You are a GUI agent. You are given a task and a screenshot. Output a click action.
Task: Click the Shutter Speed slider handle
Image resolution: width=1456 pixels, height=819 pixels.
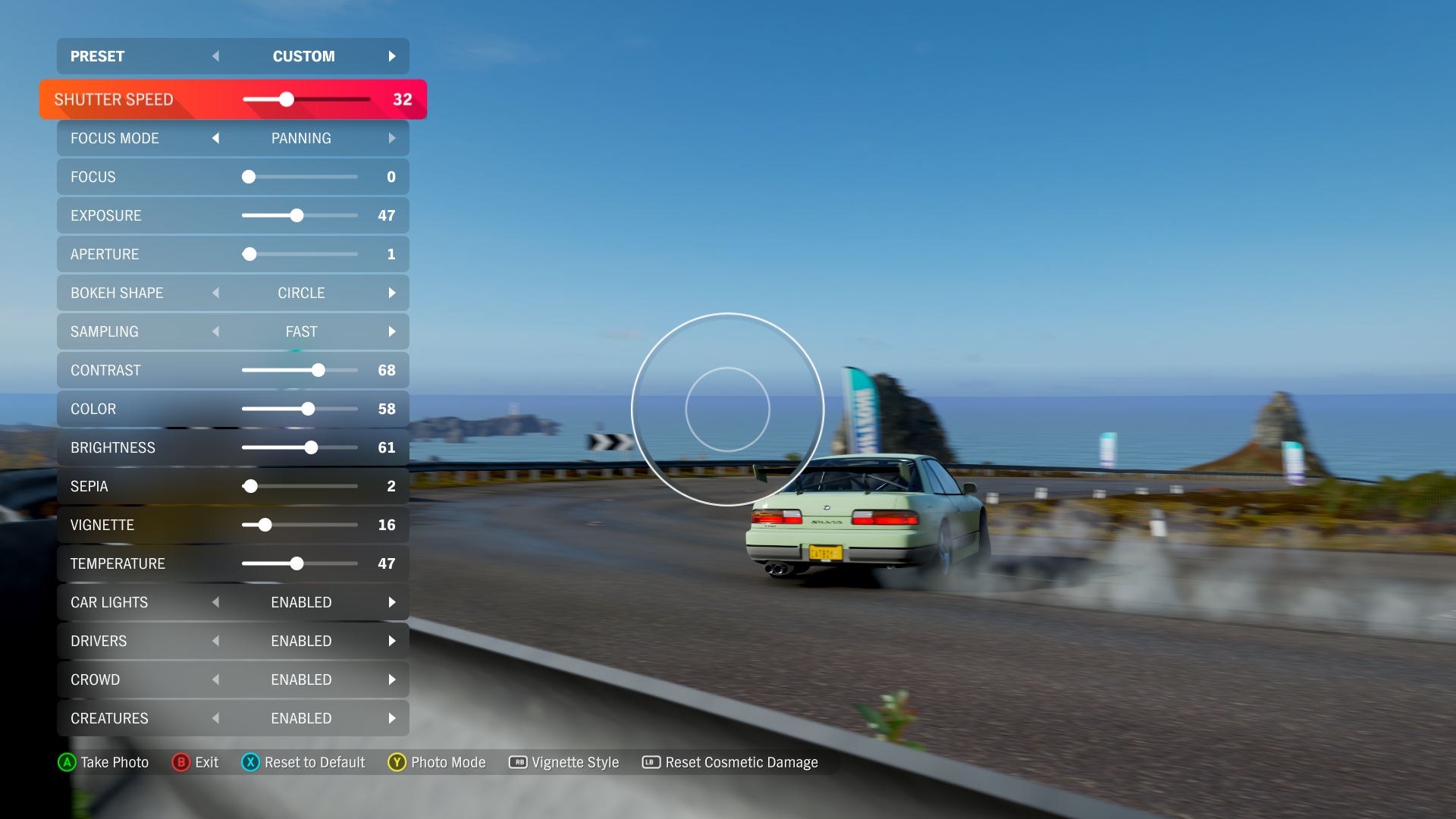pyautogui.click(x=286, y=99)
